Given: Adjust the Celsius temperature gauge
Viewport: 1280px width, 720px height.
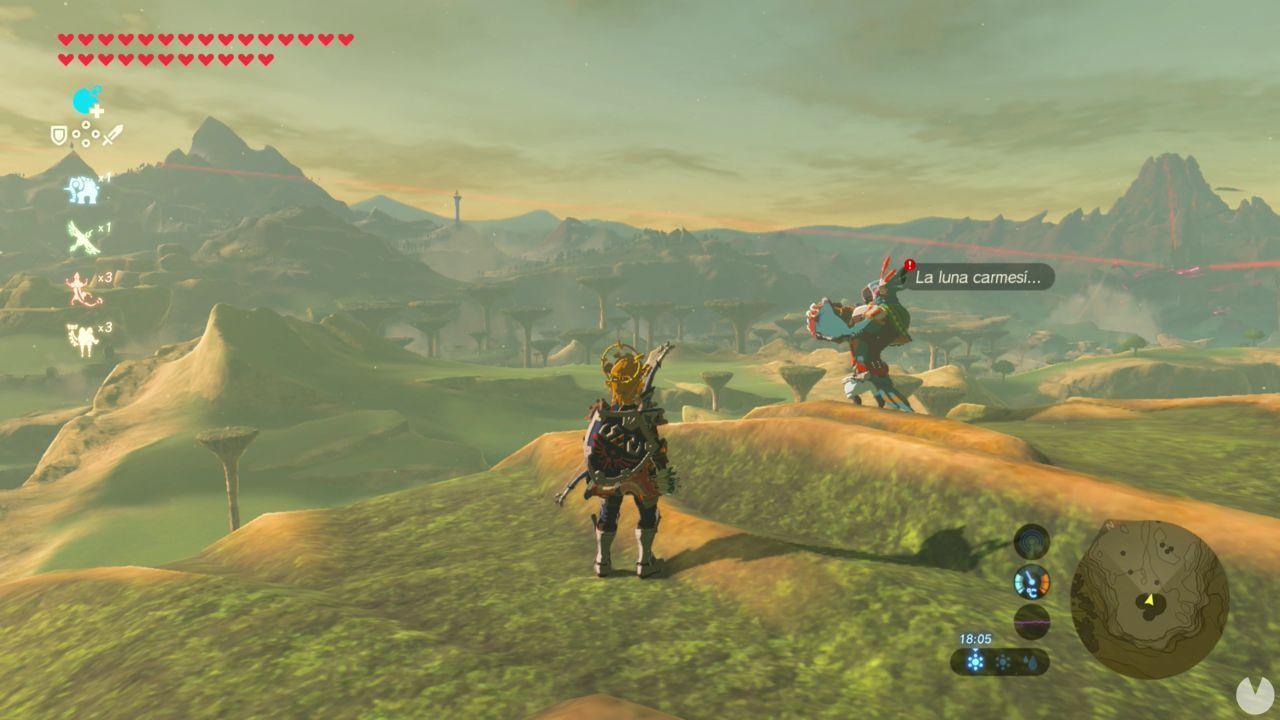Looking at the screenshot, I should point(1030,581).
